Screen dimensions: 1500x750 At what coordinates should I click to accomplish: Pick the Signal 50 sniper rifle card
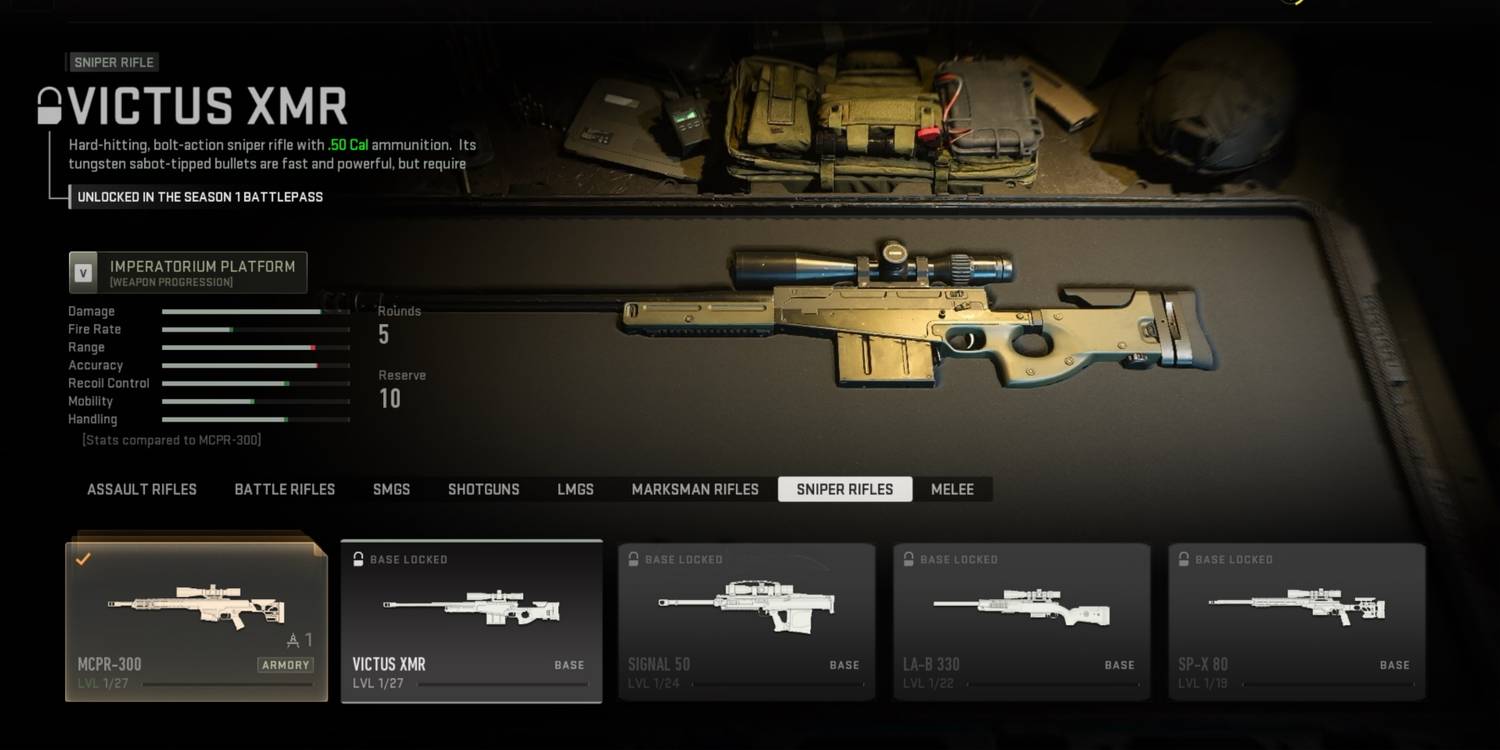pyautogui.click(x=746, y=621)
